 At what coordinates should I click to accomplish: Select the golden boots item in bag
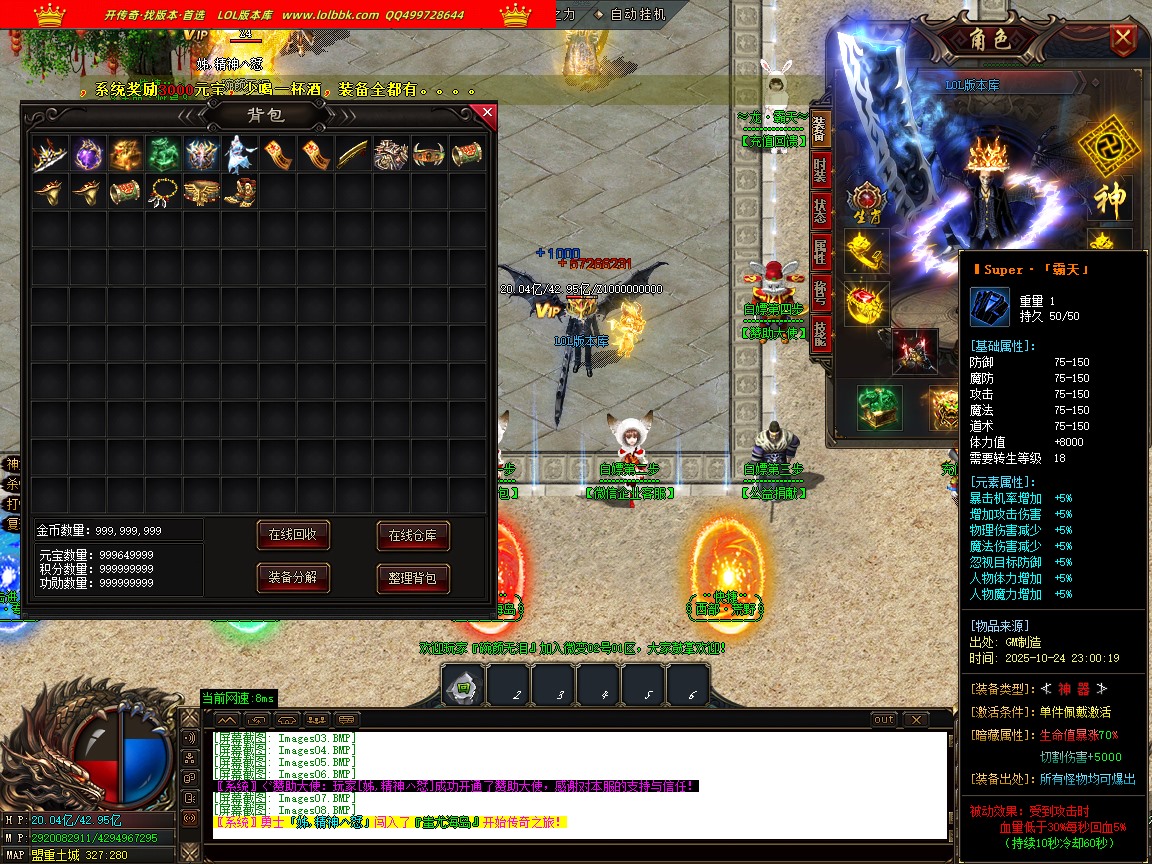coord(240,191)
